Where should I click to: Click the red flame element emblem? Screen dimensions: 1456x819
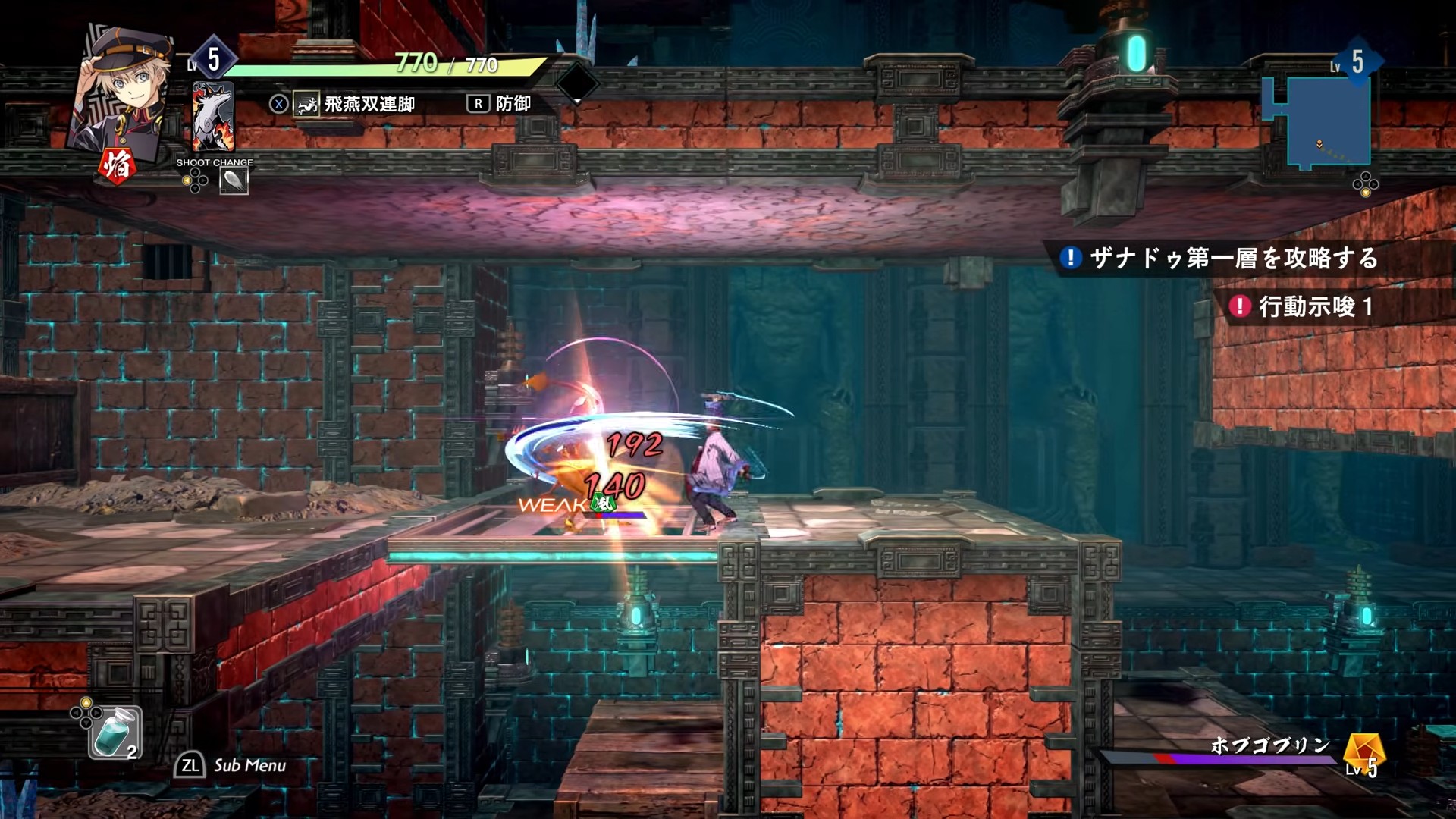tap(117, 166)
